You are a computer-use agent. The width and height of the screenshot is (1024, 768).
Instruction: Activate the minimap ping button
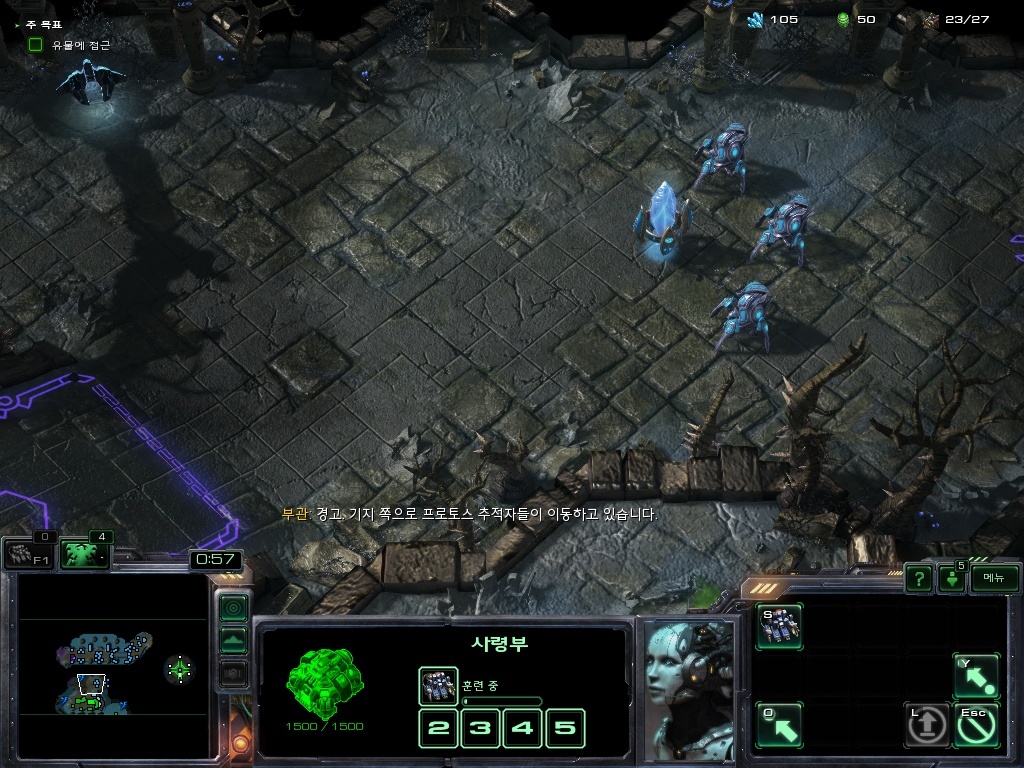point(233,607)
